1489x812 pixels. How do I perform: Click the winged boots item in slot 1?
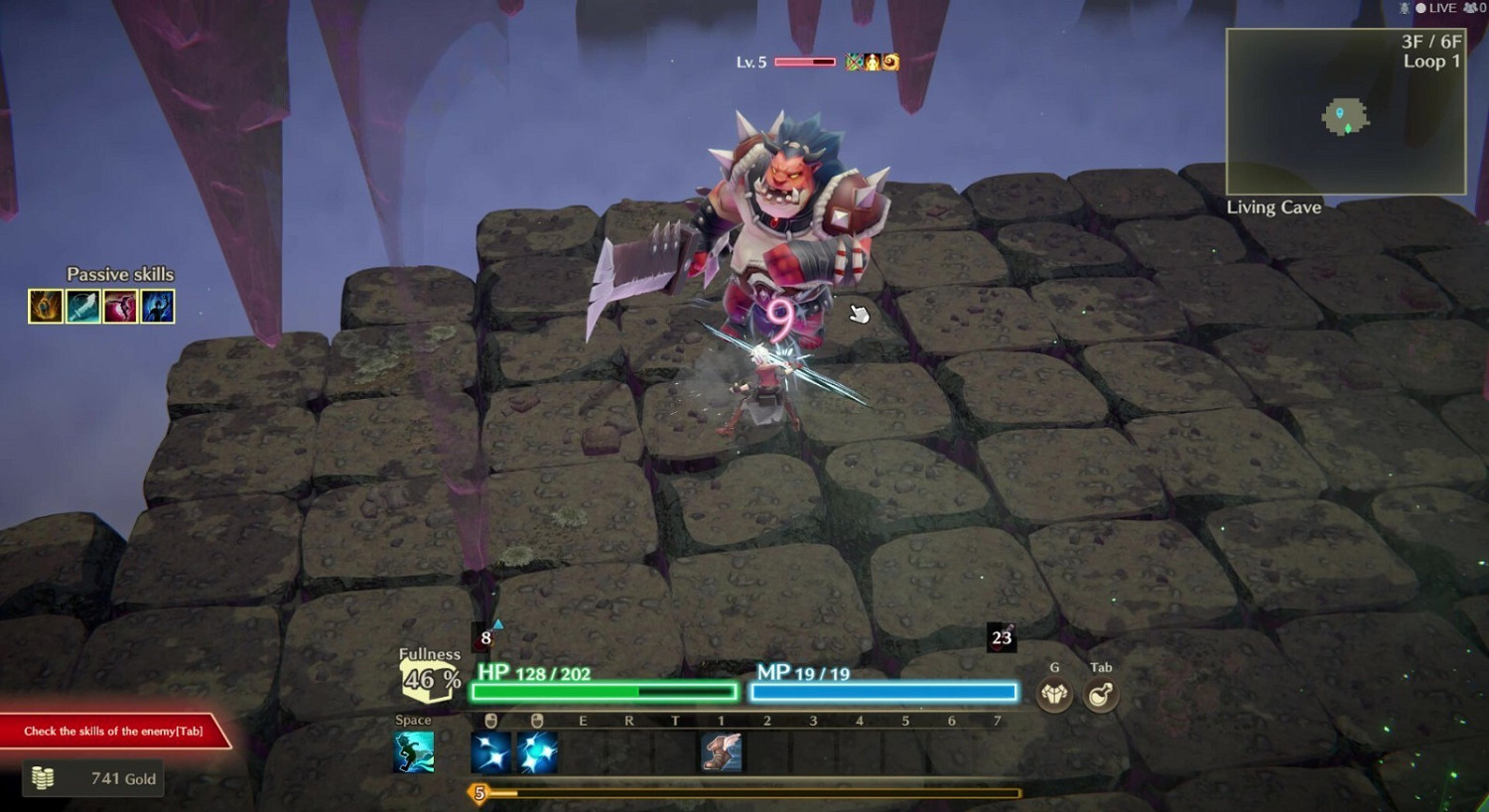pos(721,754)
